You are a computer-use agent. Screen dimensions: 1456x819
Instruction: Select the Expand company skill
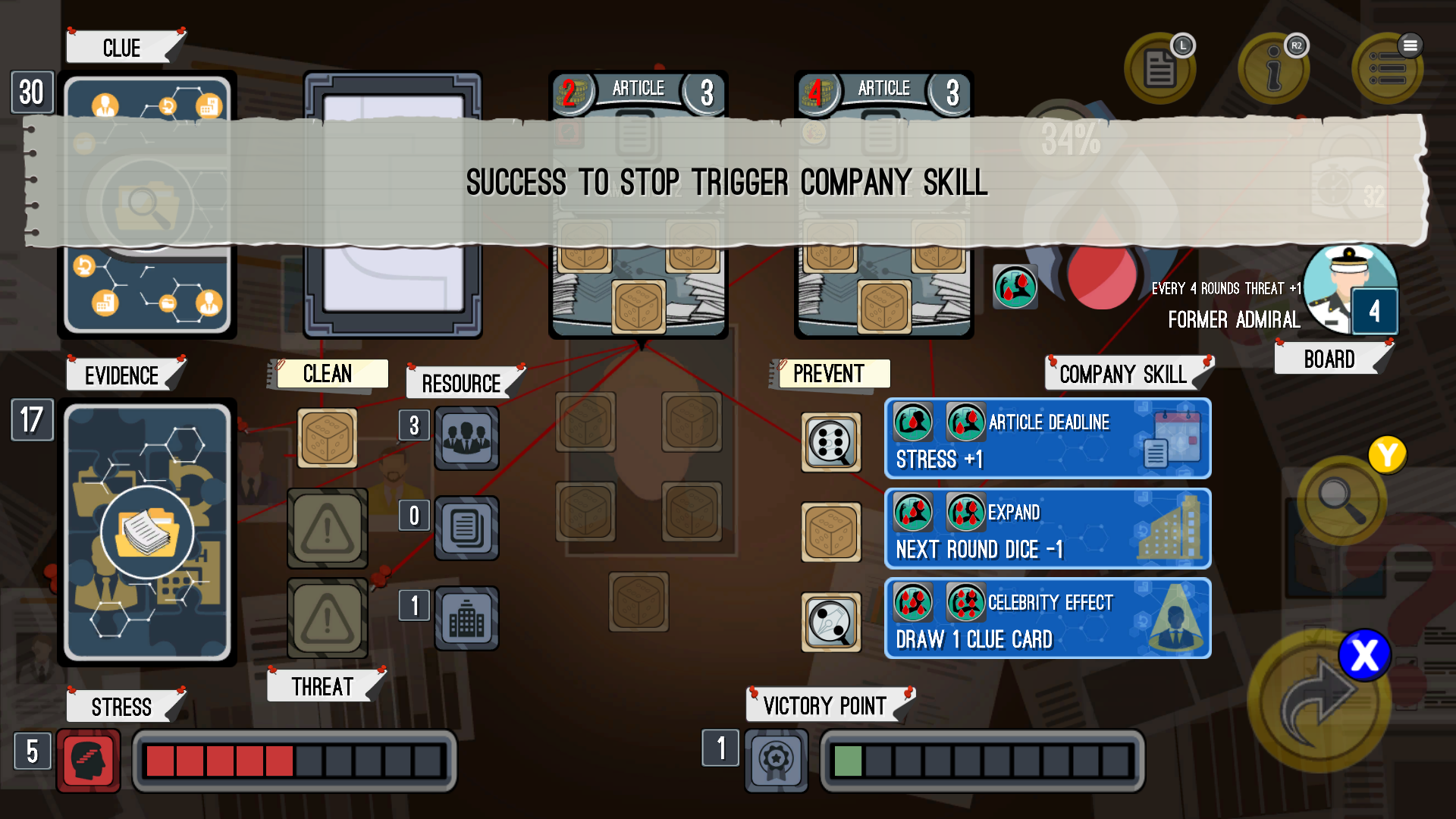pyautogui.click(x=1047, y=529)
